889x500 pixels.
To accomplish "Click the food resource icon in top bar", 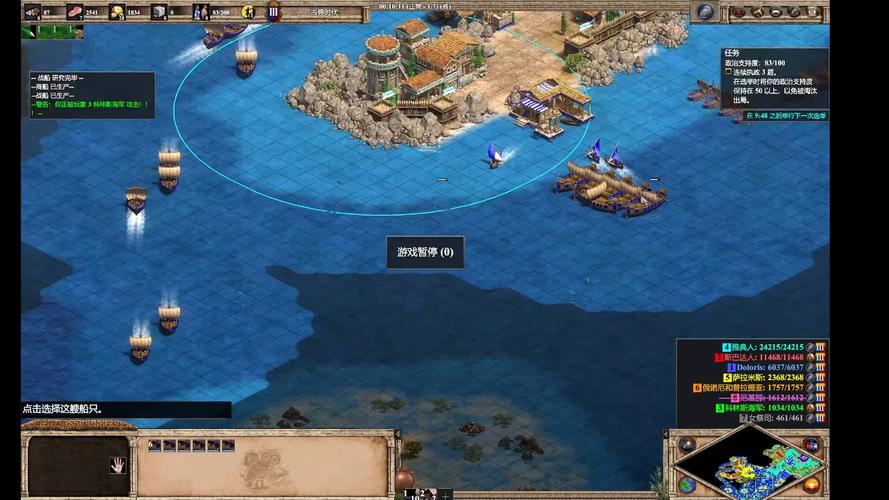I will 76,12.
